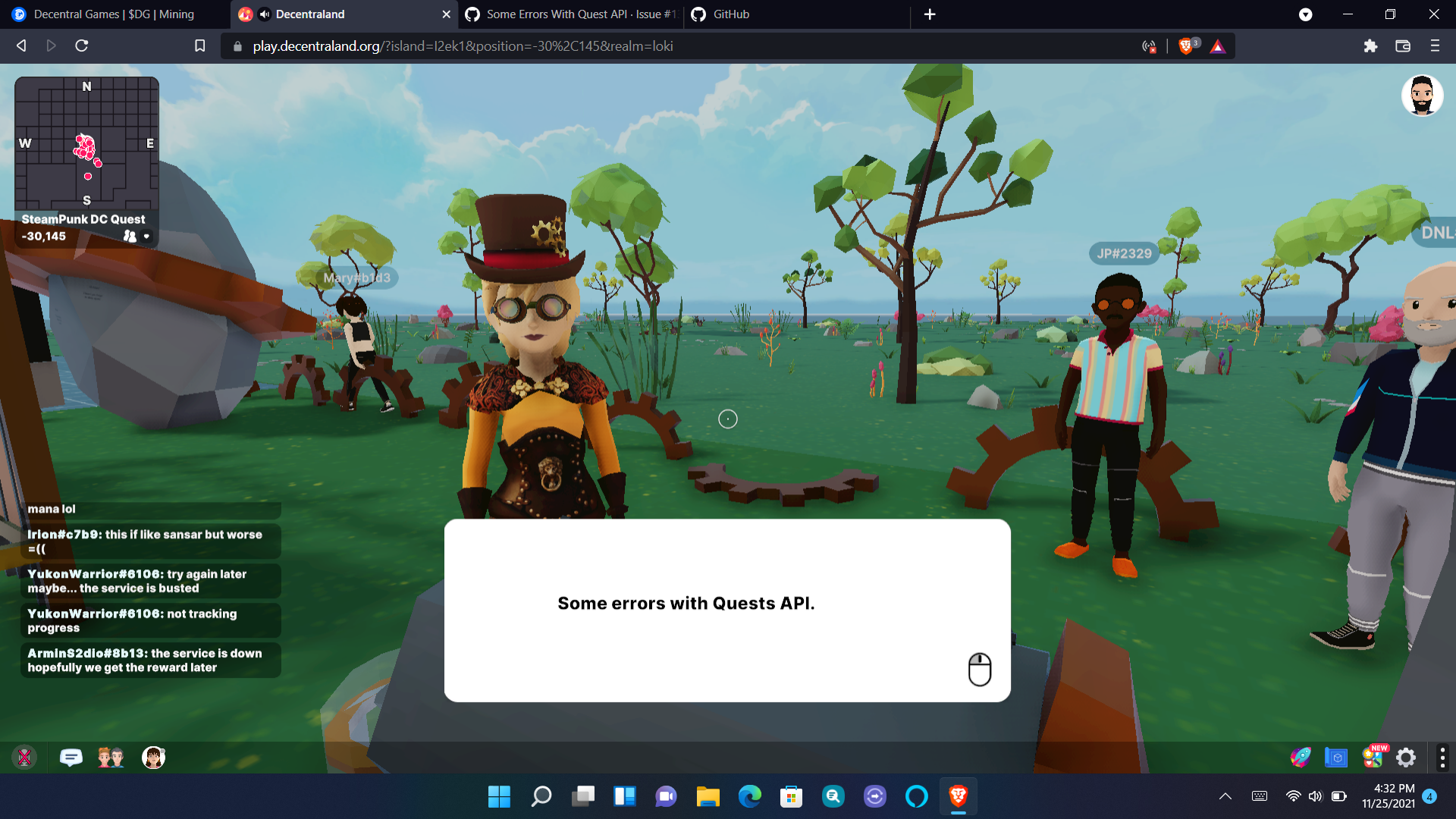Open the three-dot overflow menu near settings
Viewport: 1456px width, 819px height.
[1442, 757]
